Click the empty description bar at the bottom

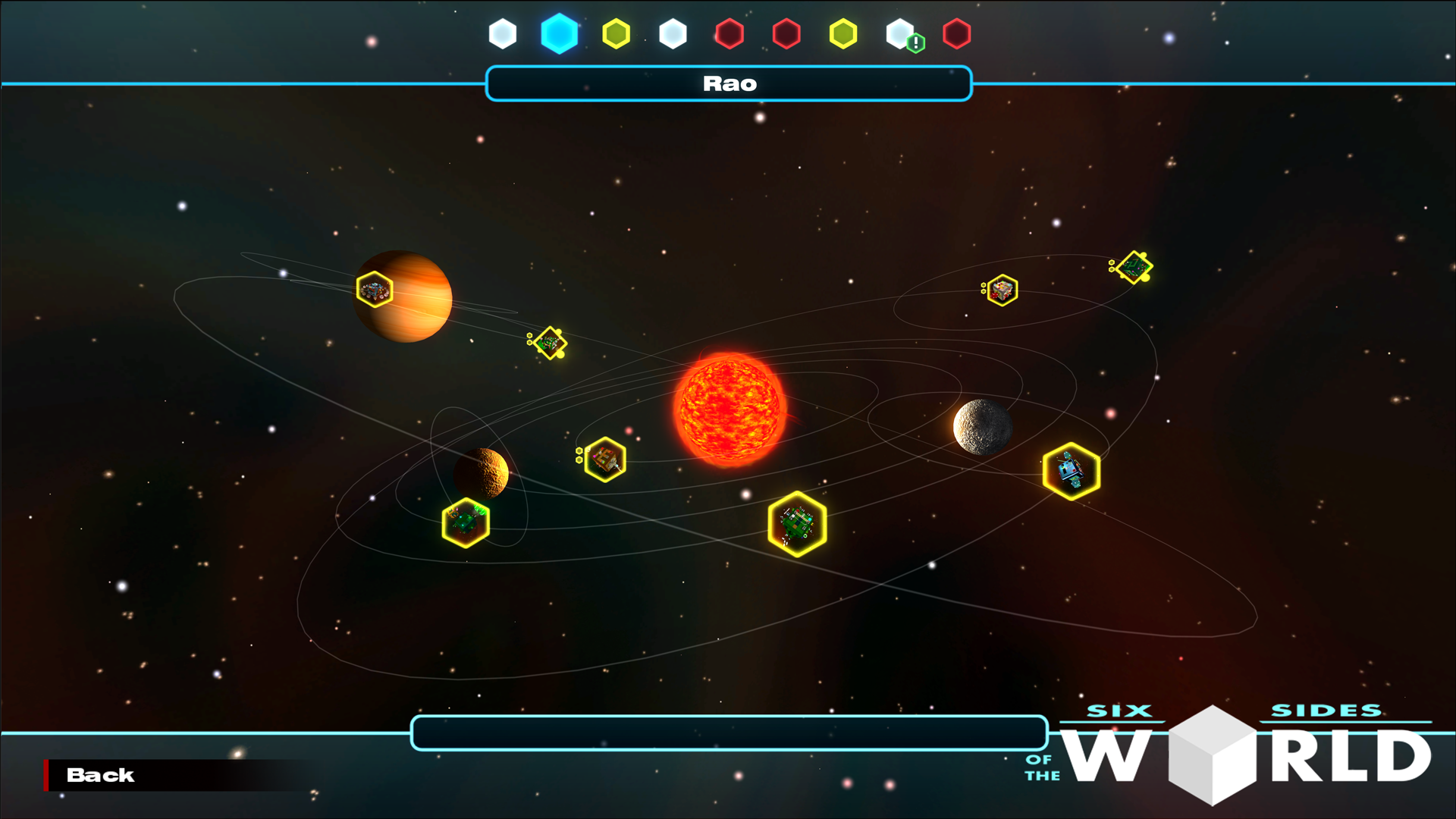pos(728,732)
